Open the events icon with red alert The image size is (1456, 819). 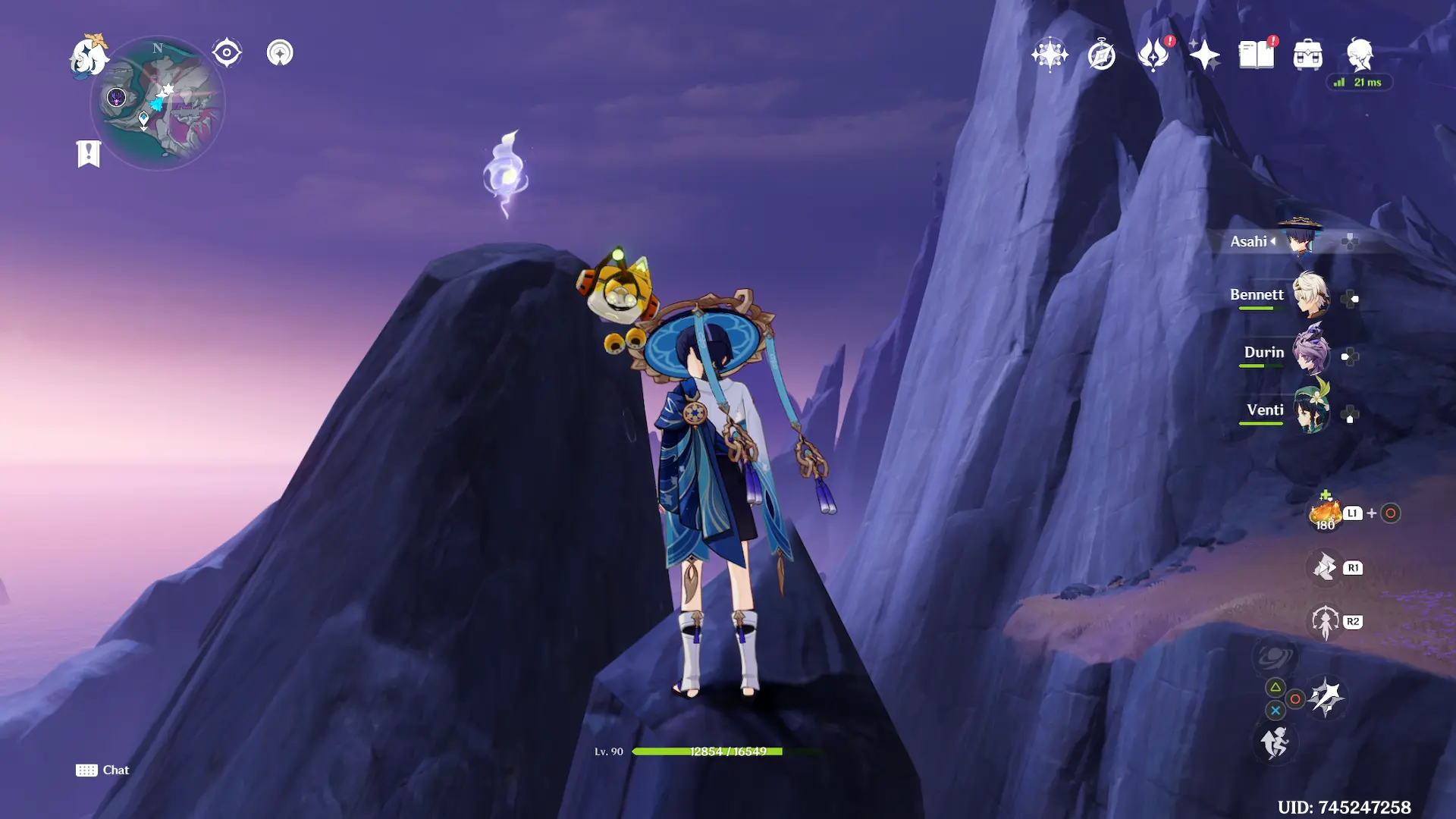[1153, 55]
